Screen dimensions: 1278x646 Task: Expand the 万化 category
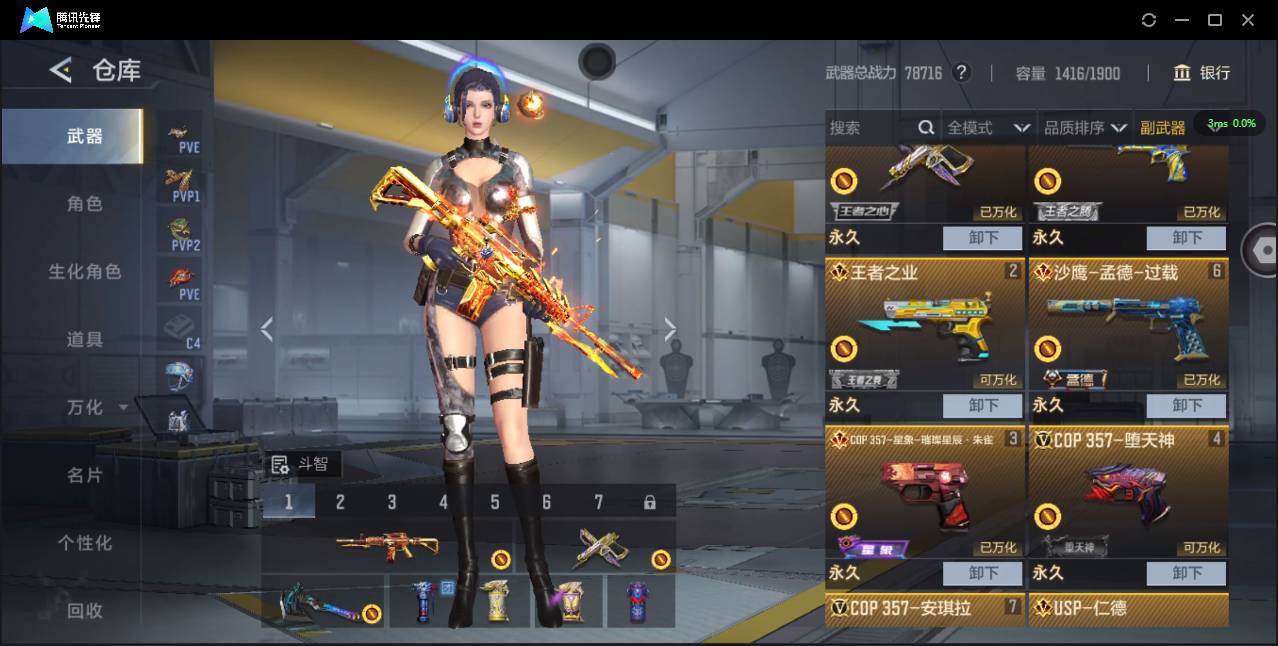coord(95,408)
